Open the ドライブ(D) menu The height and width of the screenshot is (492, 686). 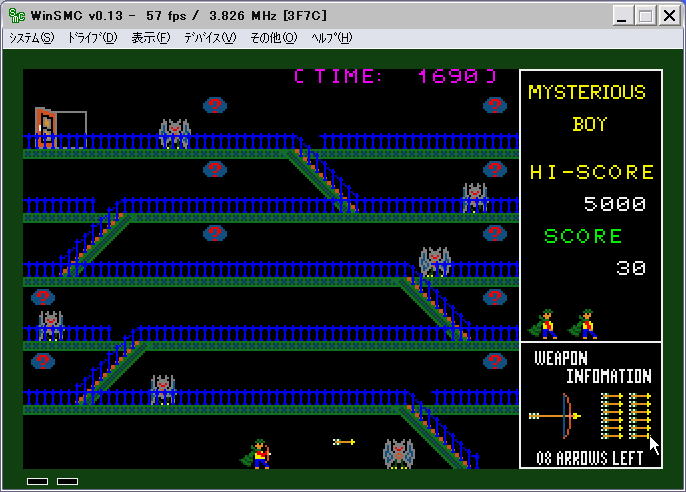(x=92, y=38)
